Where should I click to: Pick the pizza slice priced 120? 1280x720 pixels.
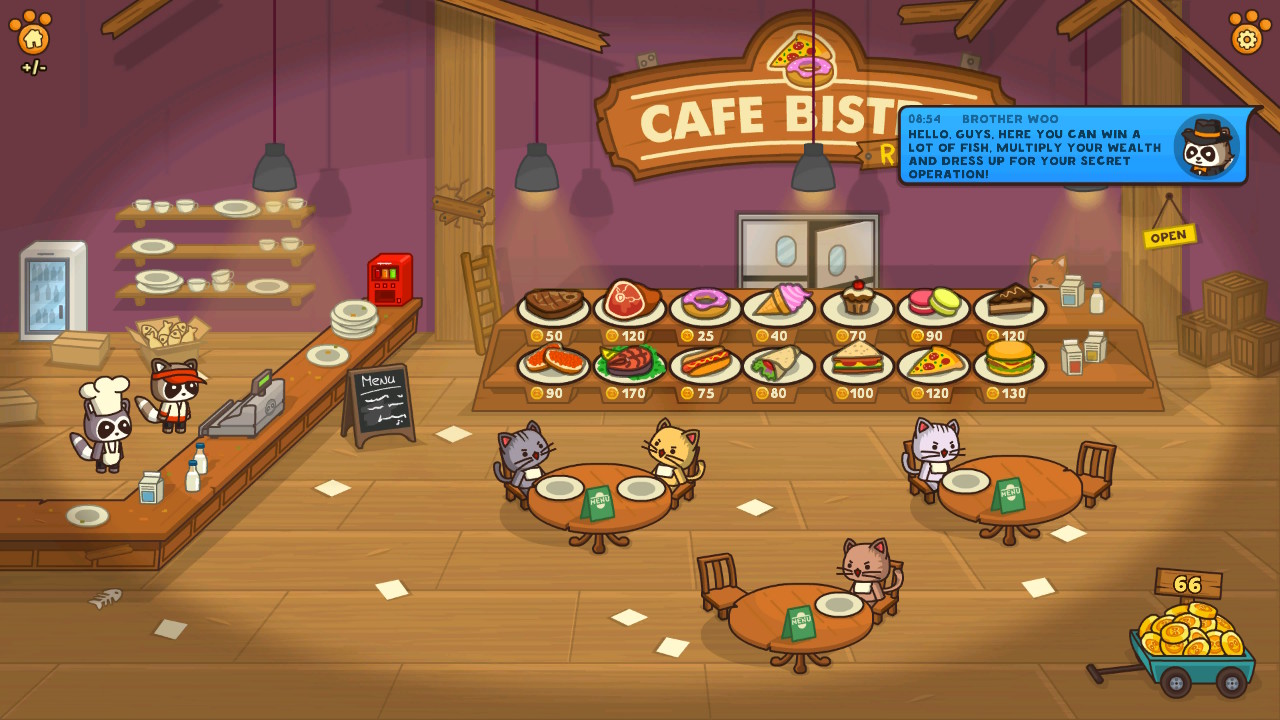(x=932, y=363)
